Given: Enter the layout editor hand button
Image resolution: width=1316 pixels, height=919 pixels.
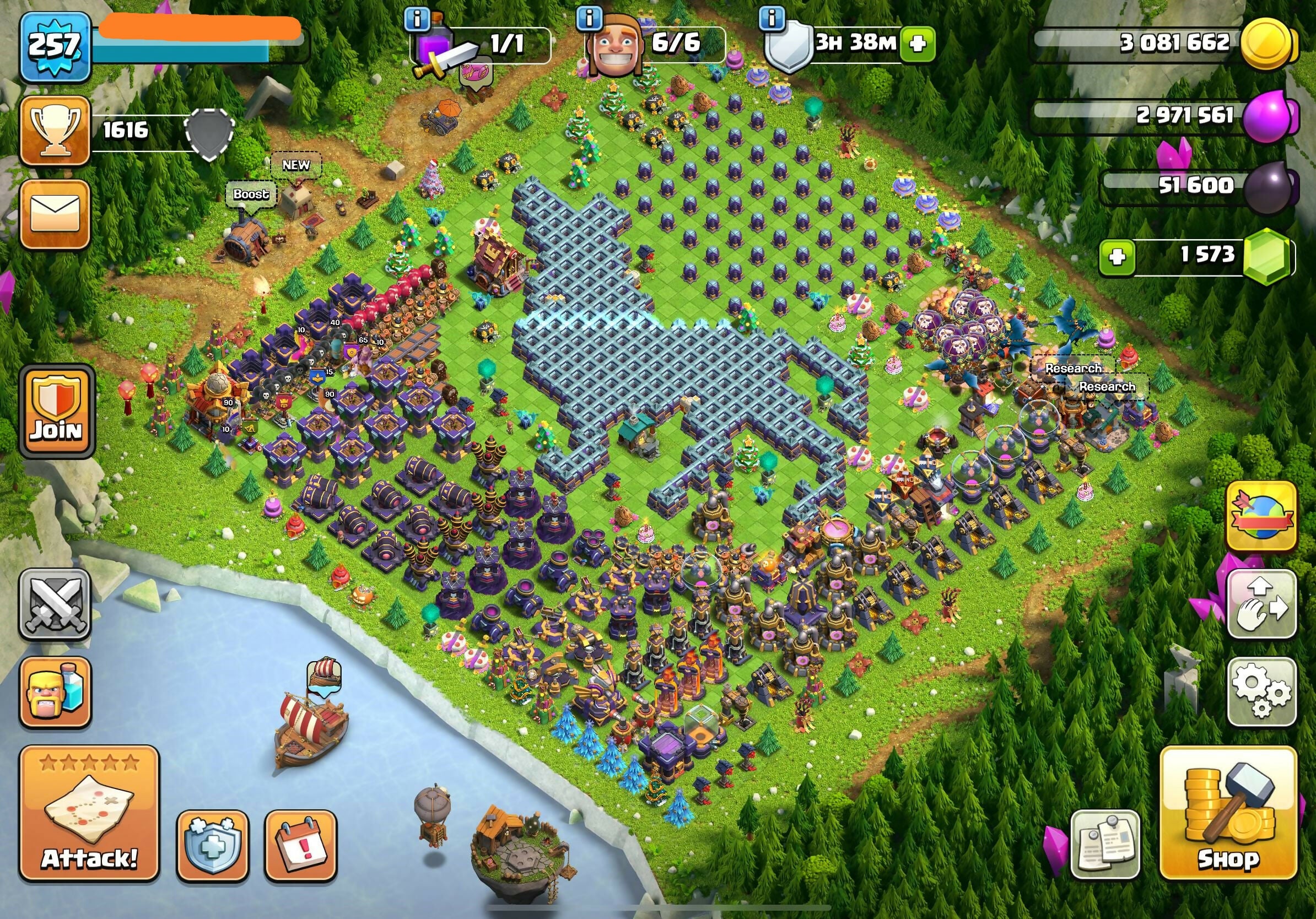Looking at the screenshot, I should (1261, 604).
